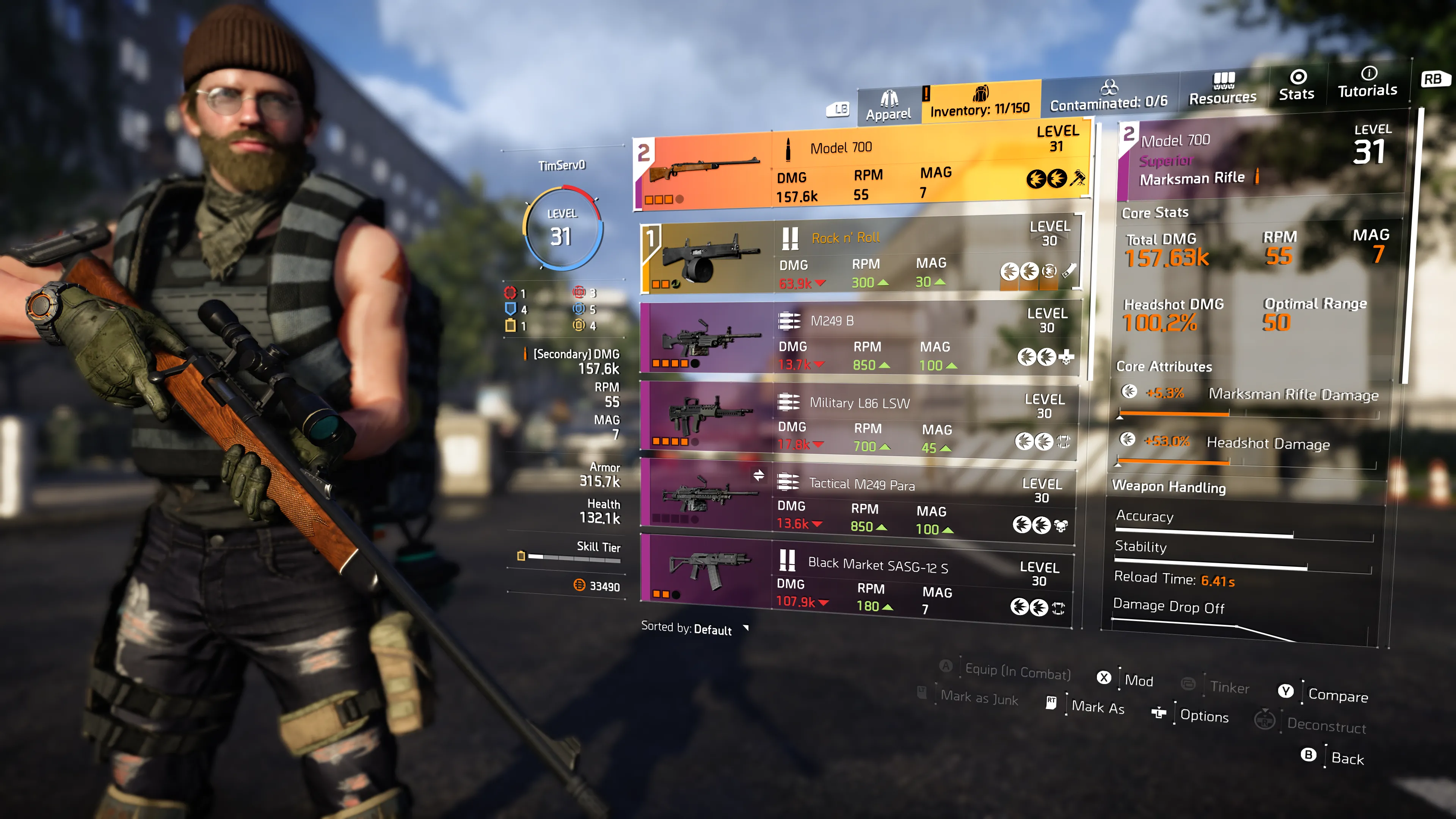The image size is (1456, 819).
Task: Open the weapon Mod option
Action: (x=1138, y=681)
